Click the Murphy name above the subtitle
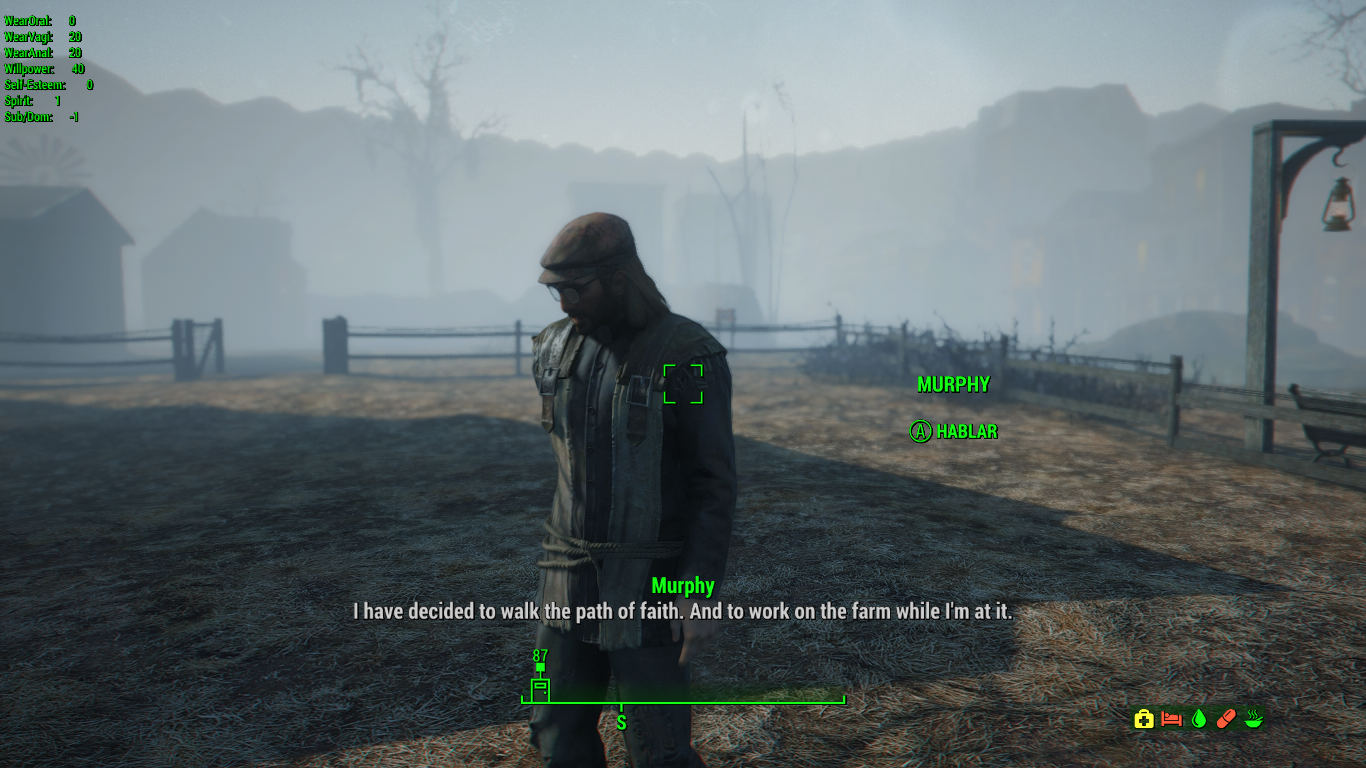 tap(683, 586)
